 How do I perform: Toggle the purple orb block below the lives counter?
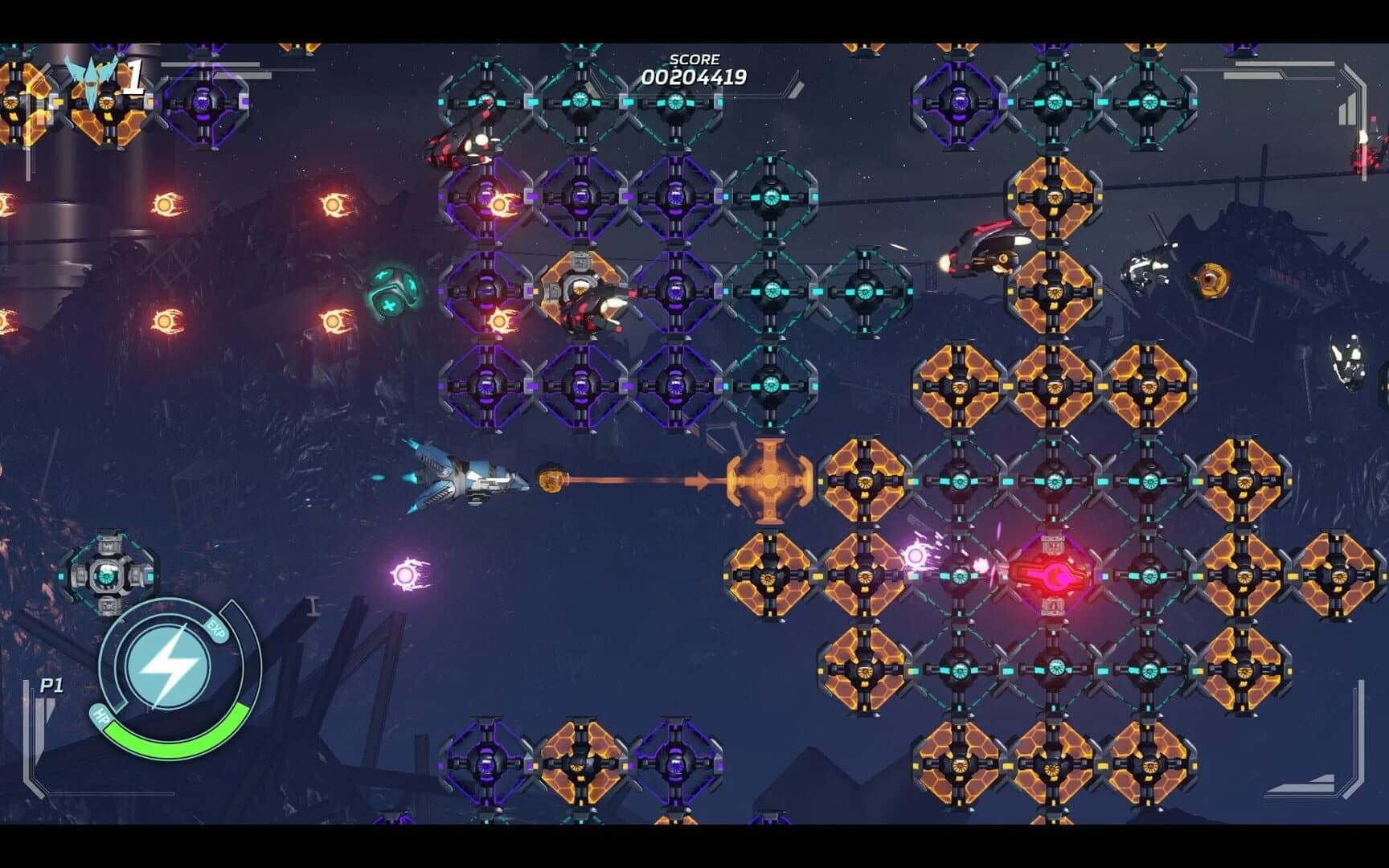[x=202, y=104]
